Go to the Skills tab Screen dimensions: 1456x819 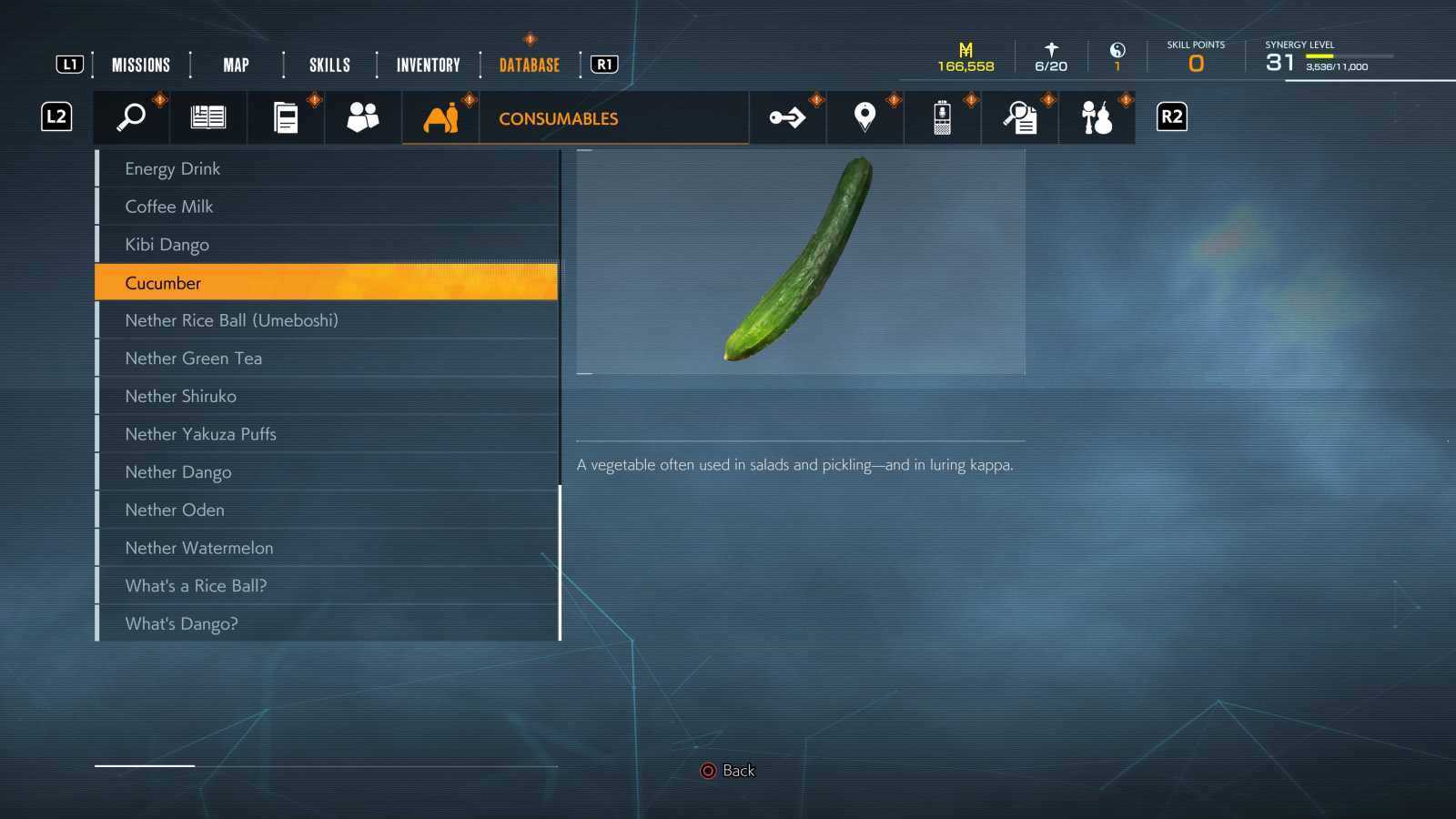pos(329,65)
